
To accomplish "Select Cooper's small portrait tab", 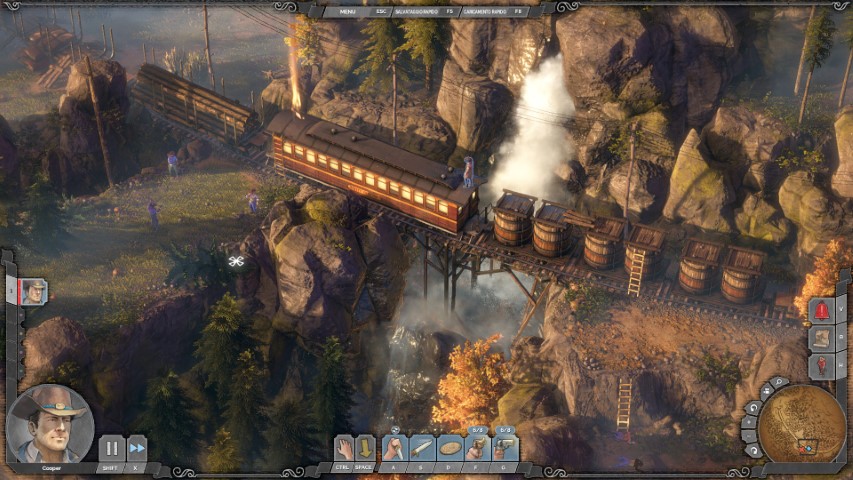I will click(34, 291).
